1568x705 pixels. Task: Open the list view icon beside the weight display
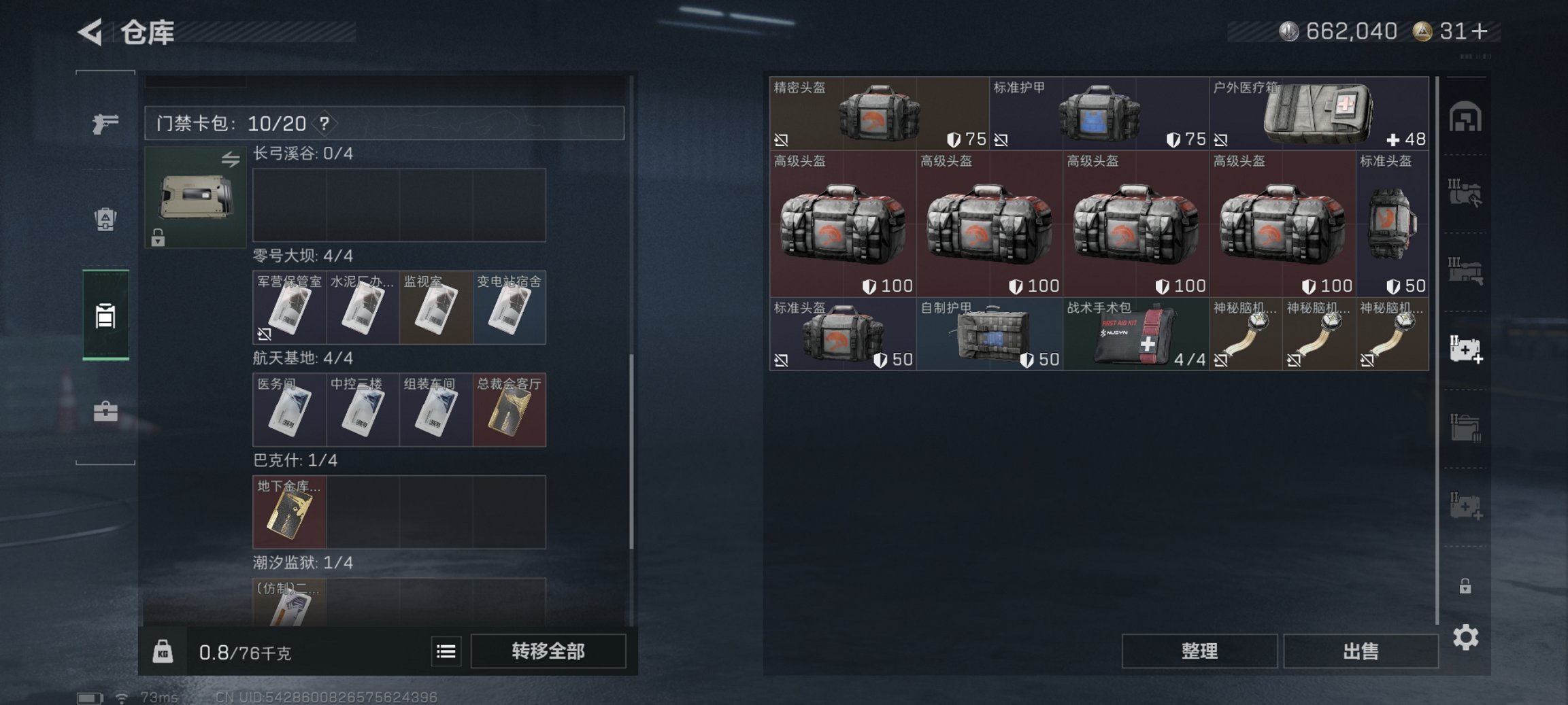click(446, 651)
